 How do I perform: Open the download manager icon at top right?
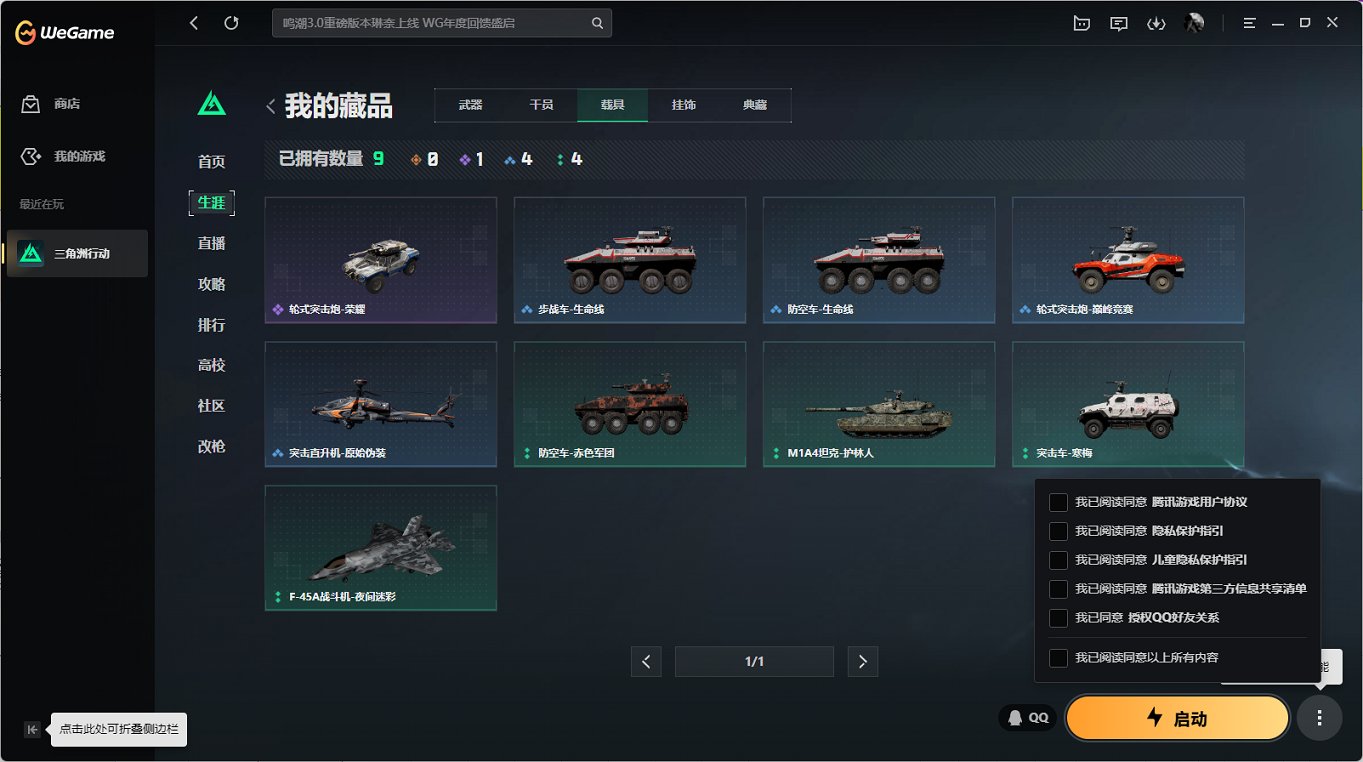(1156, 22)
